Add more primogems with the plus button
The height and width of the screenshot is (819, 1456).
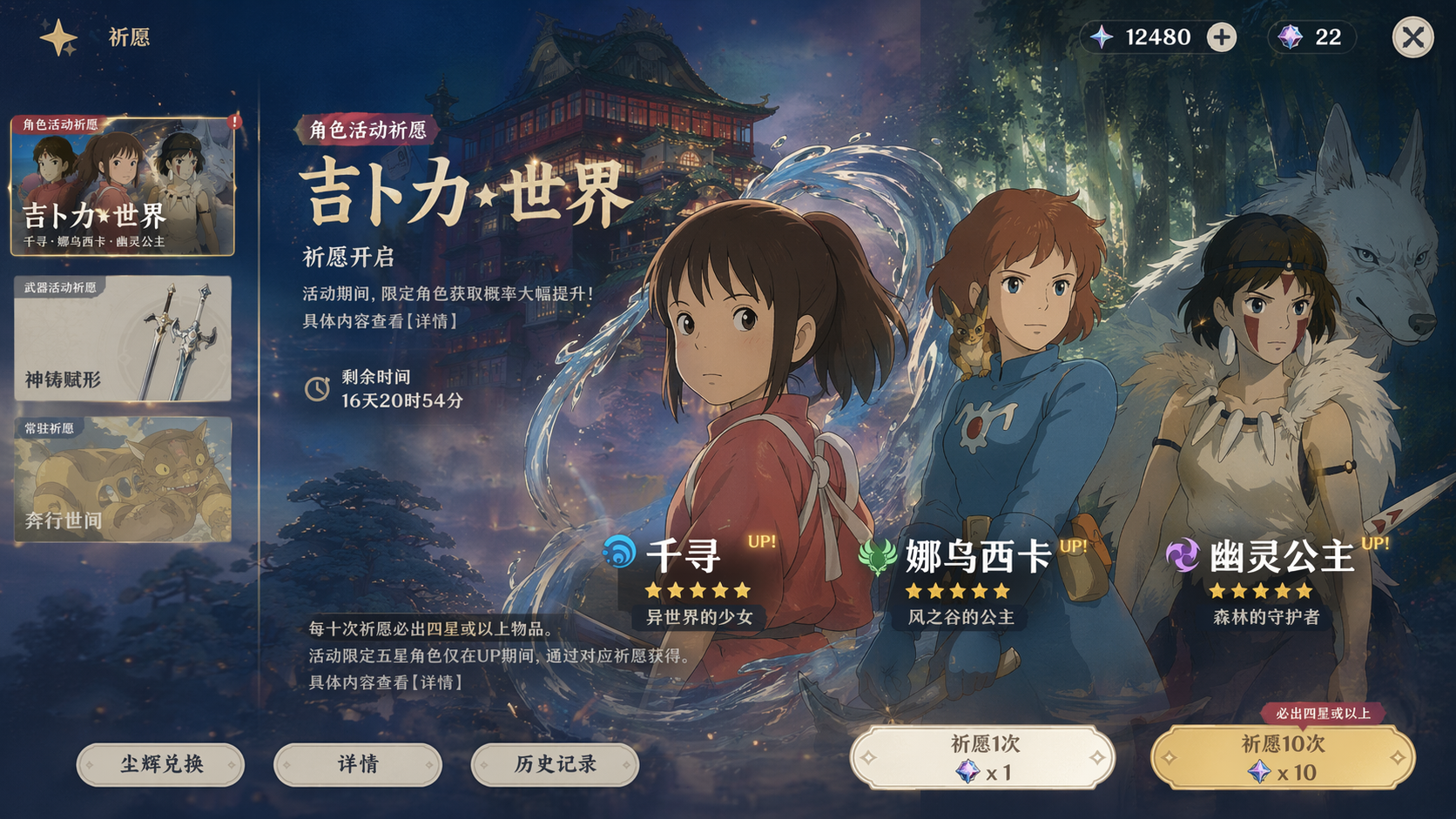point(1221,37)
